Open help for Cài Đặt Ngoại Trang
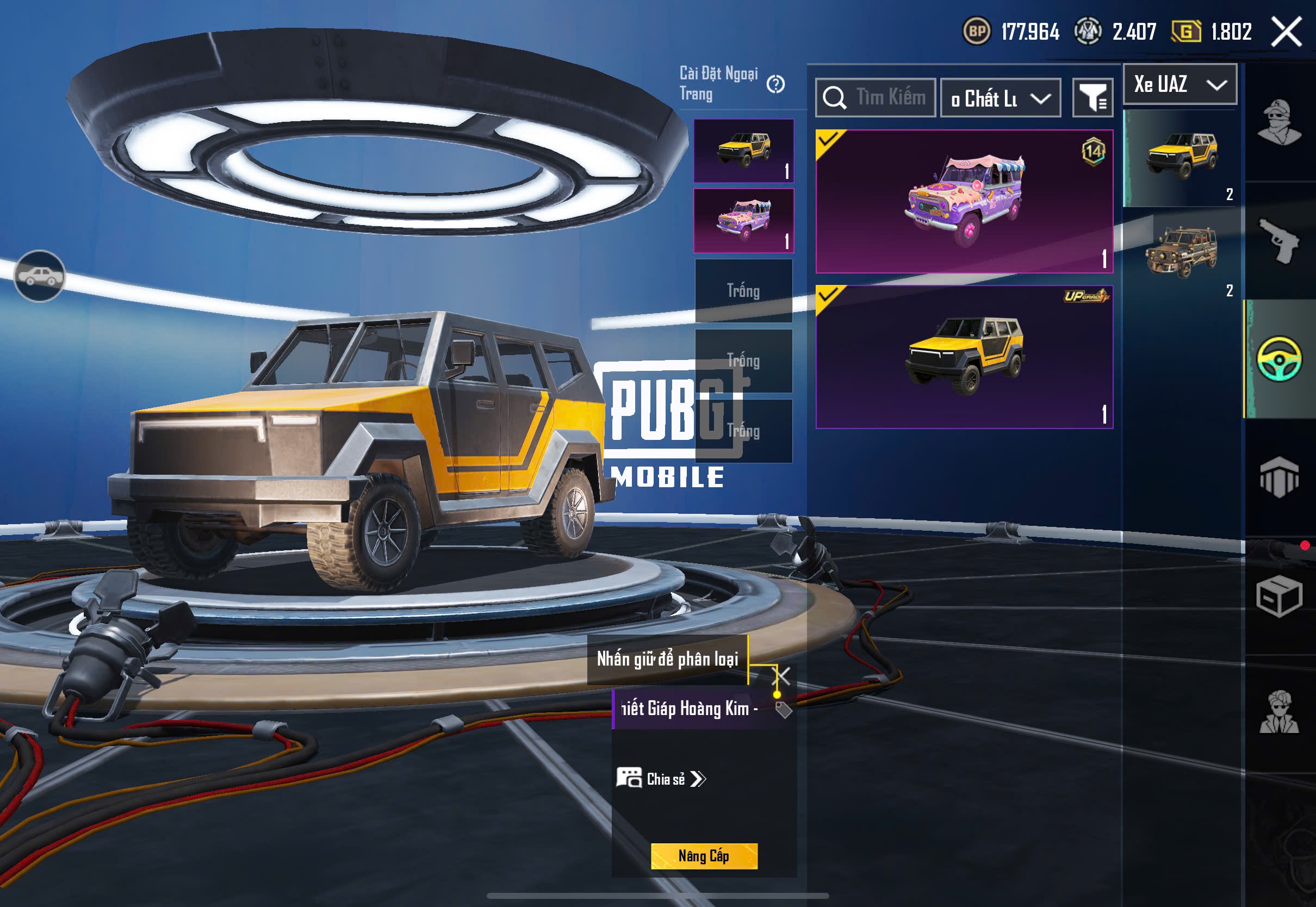Image resolution: width=1316 pixels, height=907 pixels. (775, 85)
